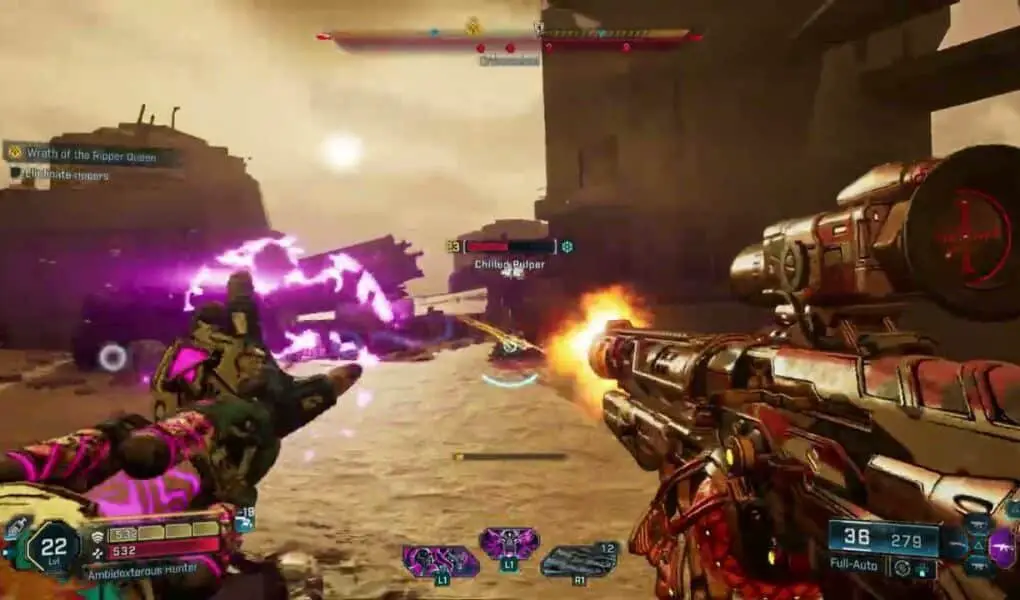Activate the purple winged action skill icon
1020x600 pixels.
click(x=509, y=544)
